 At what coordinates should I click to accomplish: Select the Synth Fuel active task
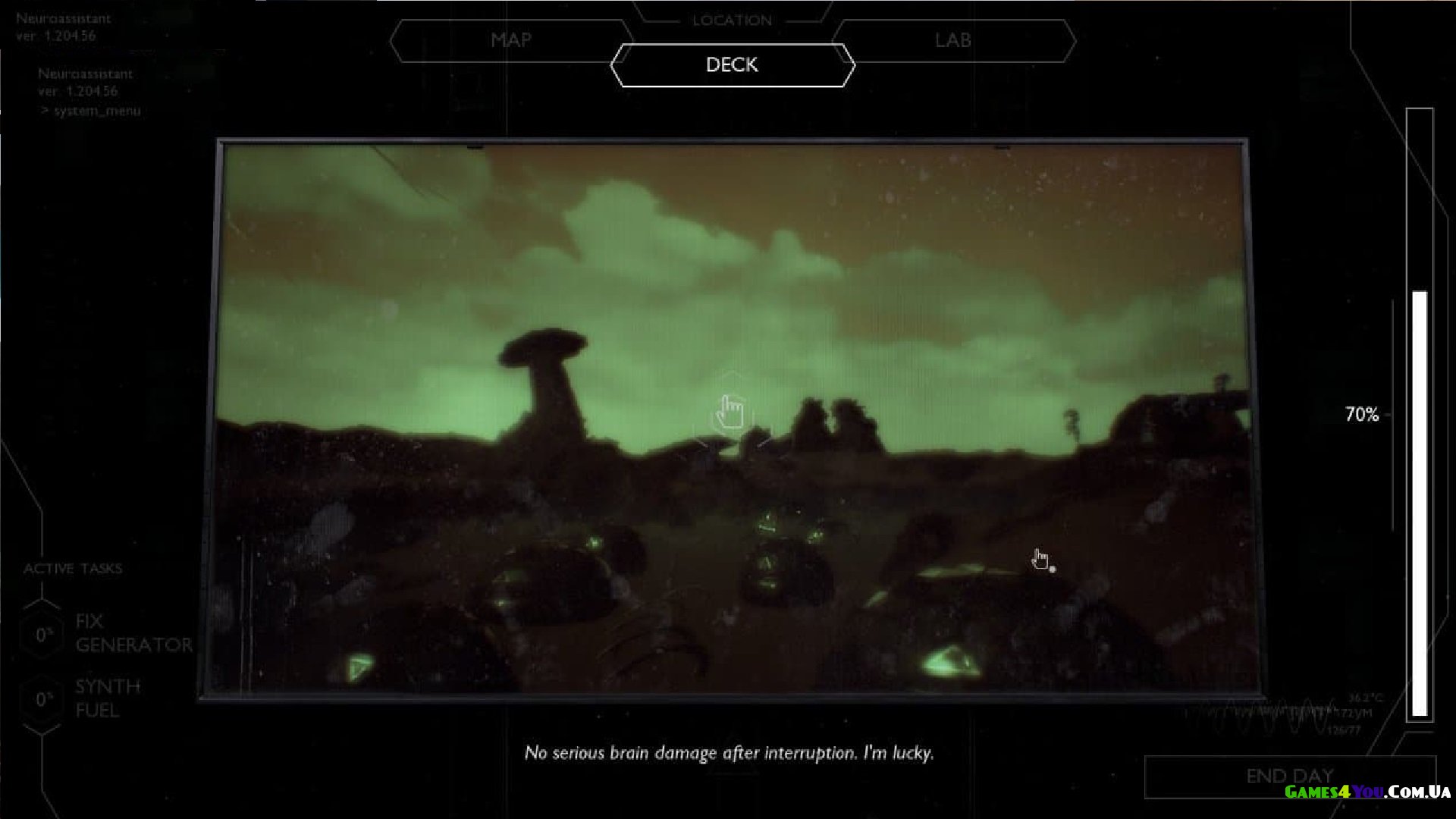pos(107,698)
